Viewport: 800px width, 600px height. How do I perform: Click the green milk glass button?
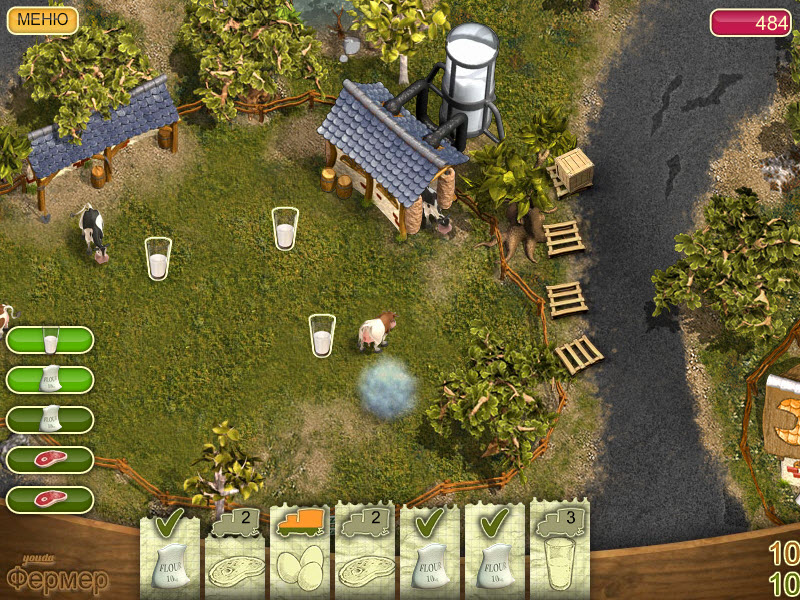point(50,341)
